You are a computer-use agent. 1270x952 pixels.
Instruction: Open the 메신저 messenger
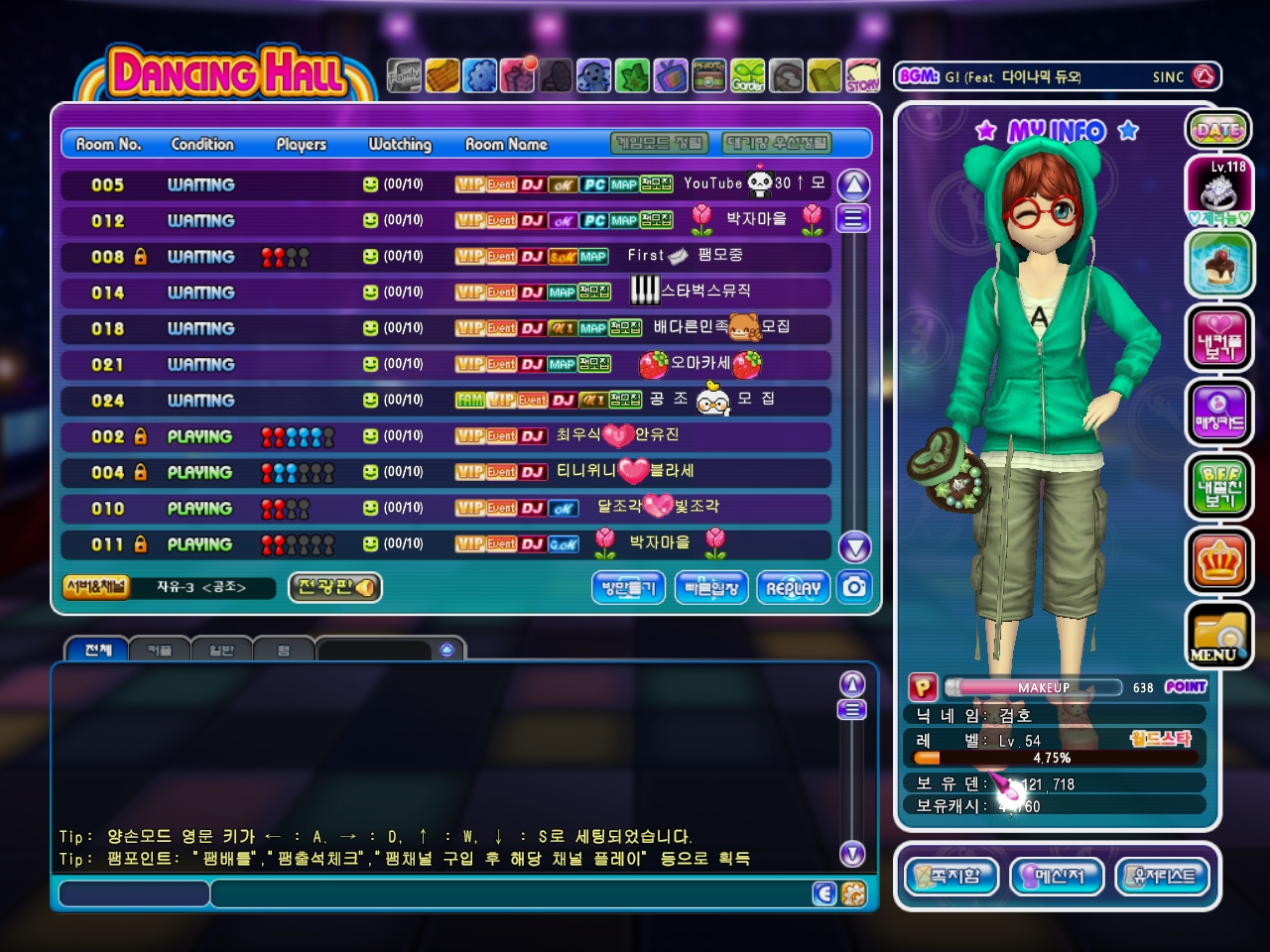click(1056, 876)
